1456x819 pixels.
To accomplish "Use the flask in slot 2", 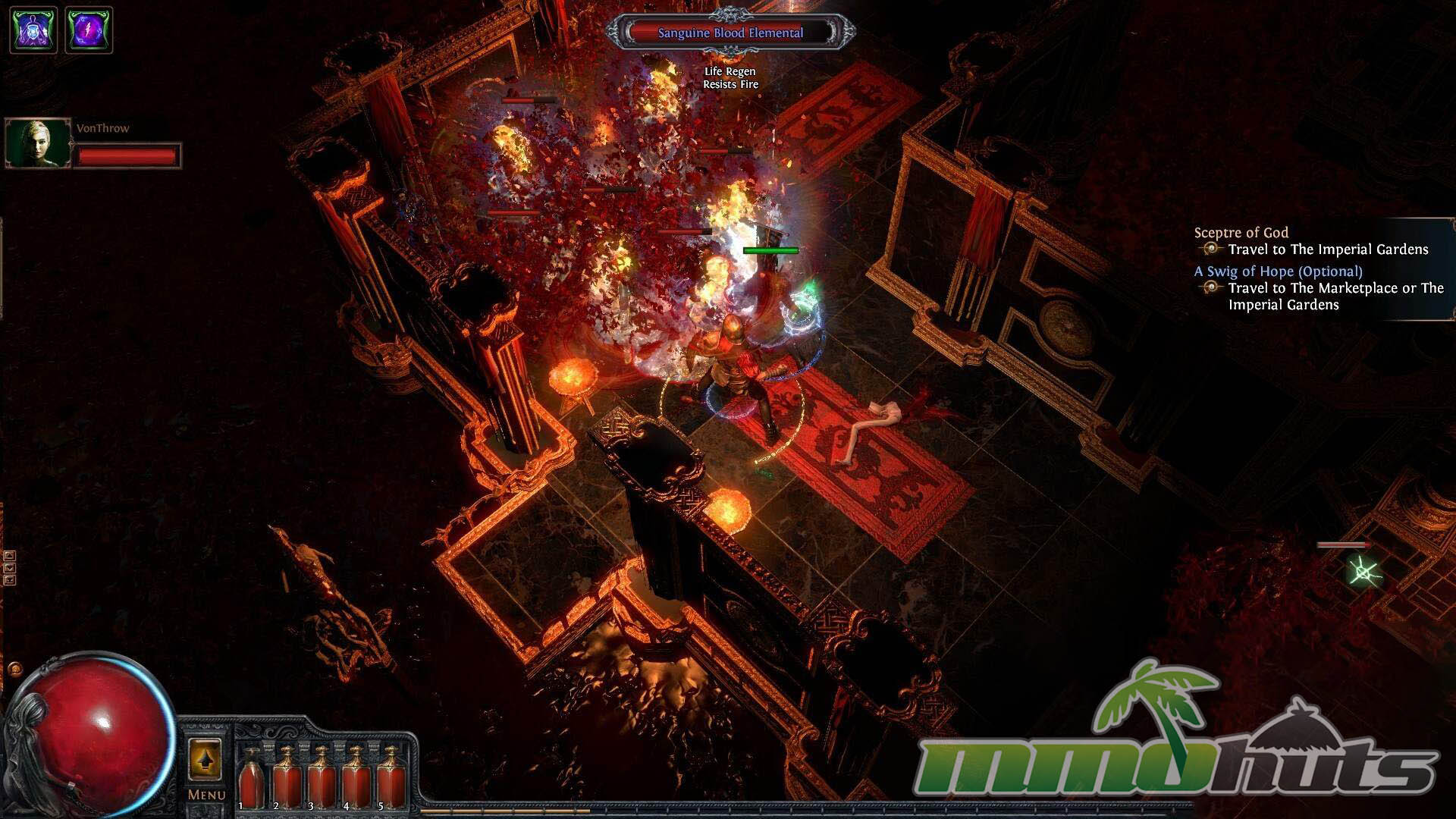I will coord(287,778).
